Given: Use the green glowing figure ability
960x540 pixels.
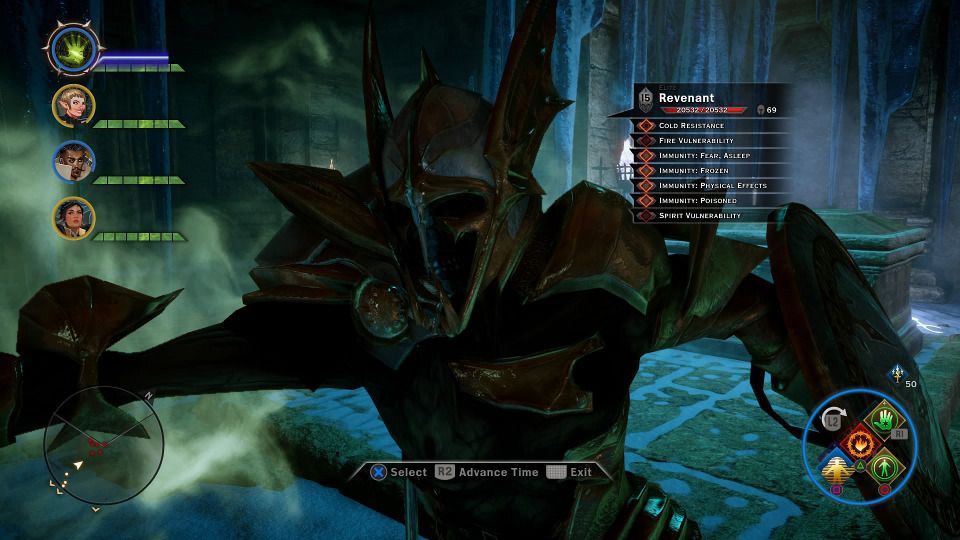Looking at the screenshot, I should [882, 466].
